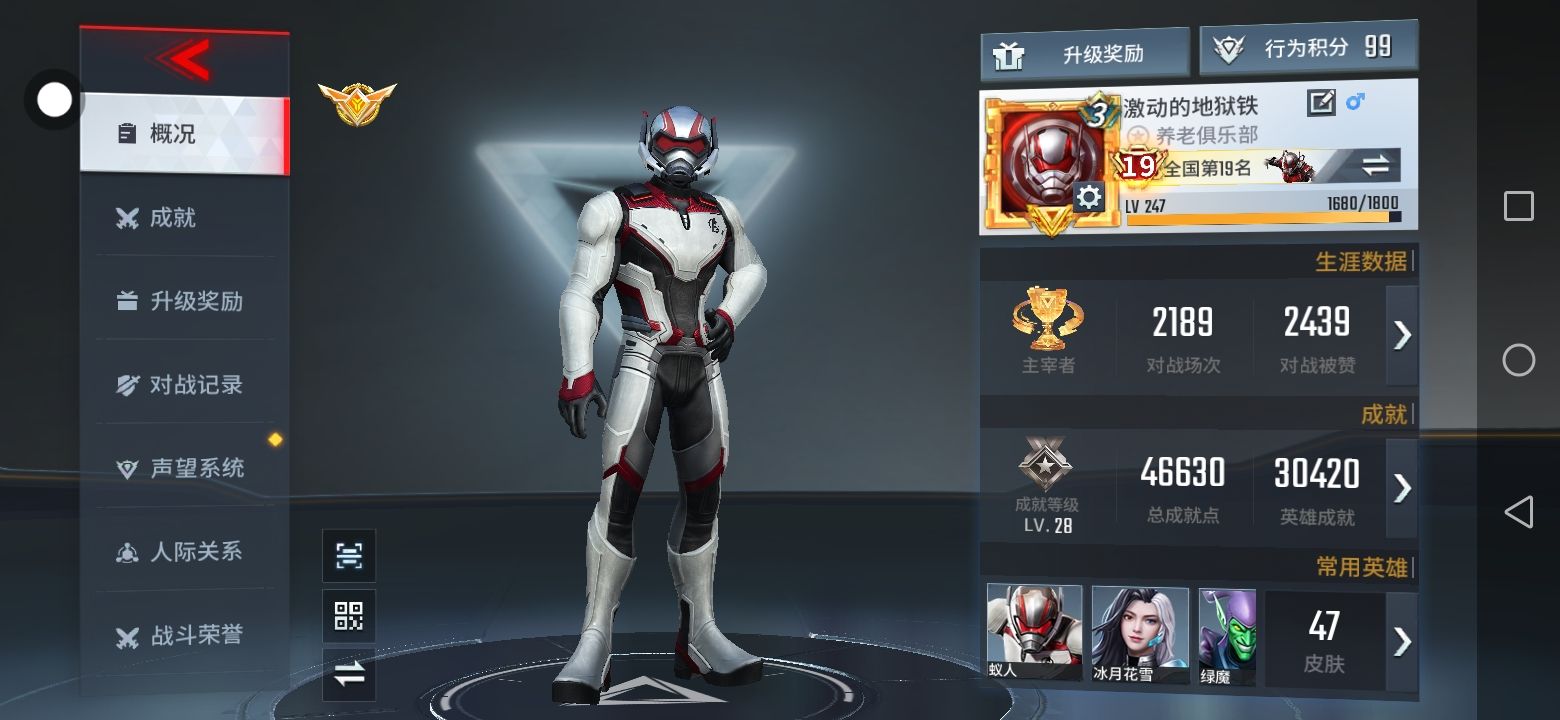The image size is (1560, 720).
Task: Select the 冰月花雪 hero thumbnail
Action: pos(1140,634)
